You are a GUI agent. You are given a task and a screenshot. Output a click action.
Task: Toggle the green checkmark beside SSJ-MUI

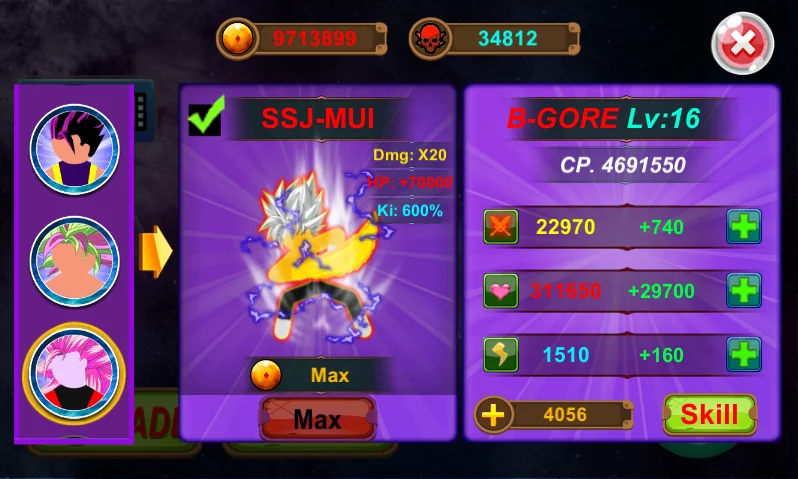pos(205,117)
